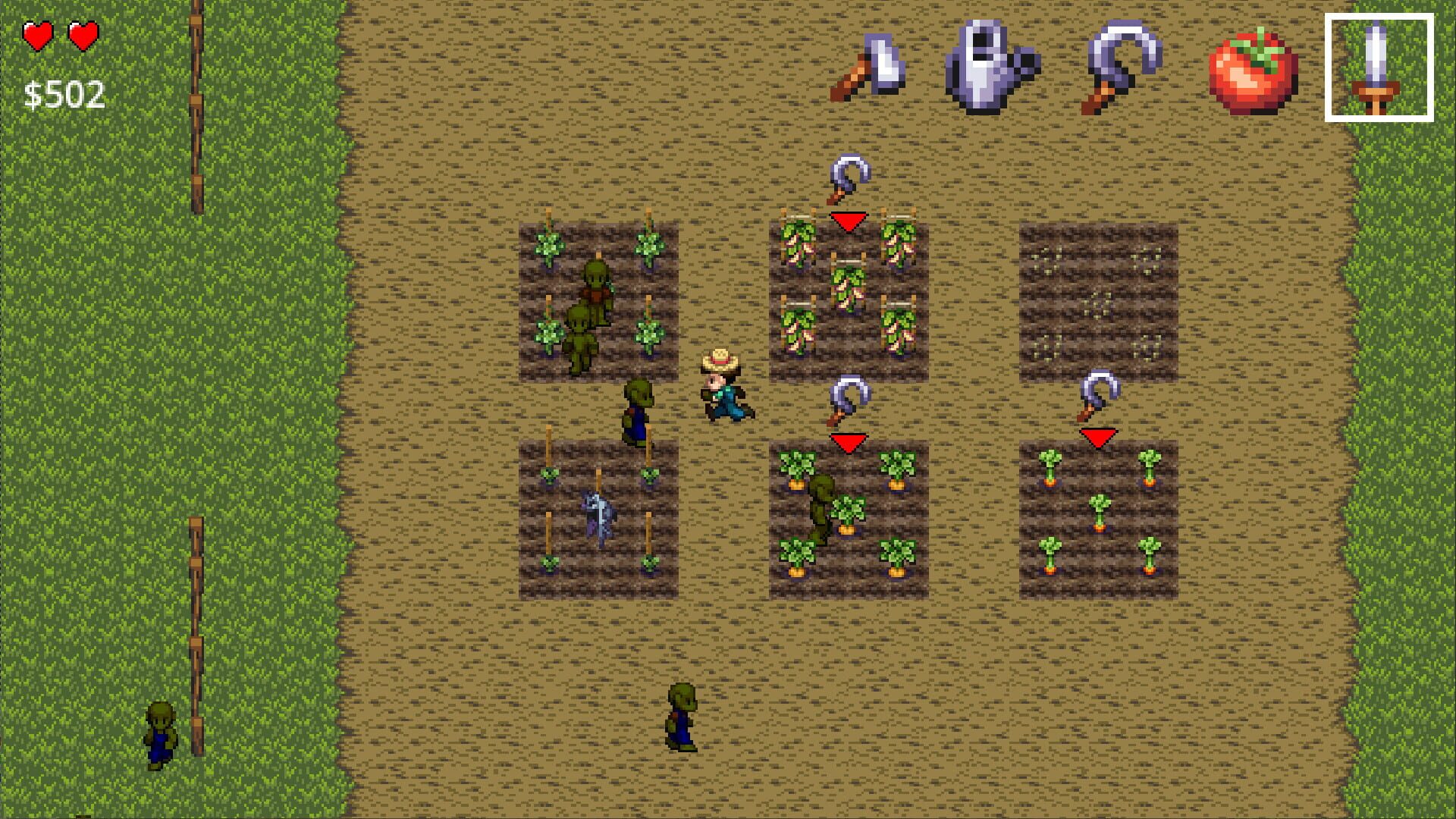Toggle the first heart in the health display

click(37, 34)
